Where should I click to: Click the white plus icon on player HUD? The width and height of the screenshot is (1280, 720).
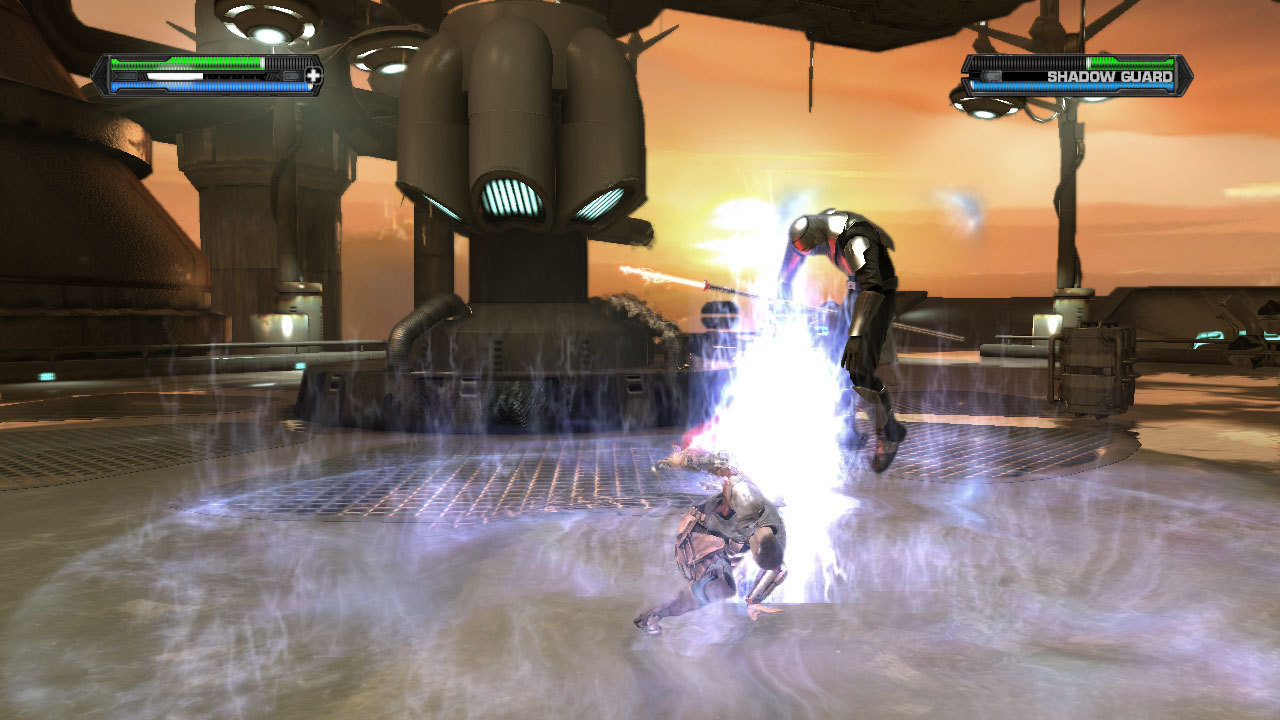314,75
